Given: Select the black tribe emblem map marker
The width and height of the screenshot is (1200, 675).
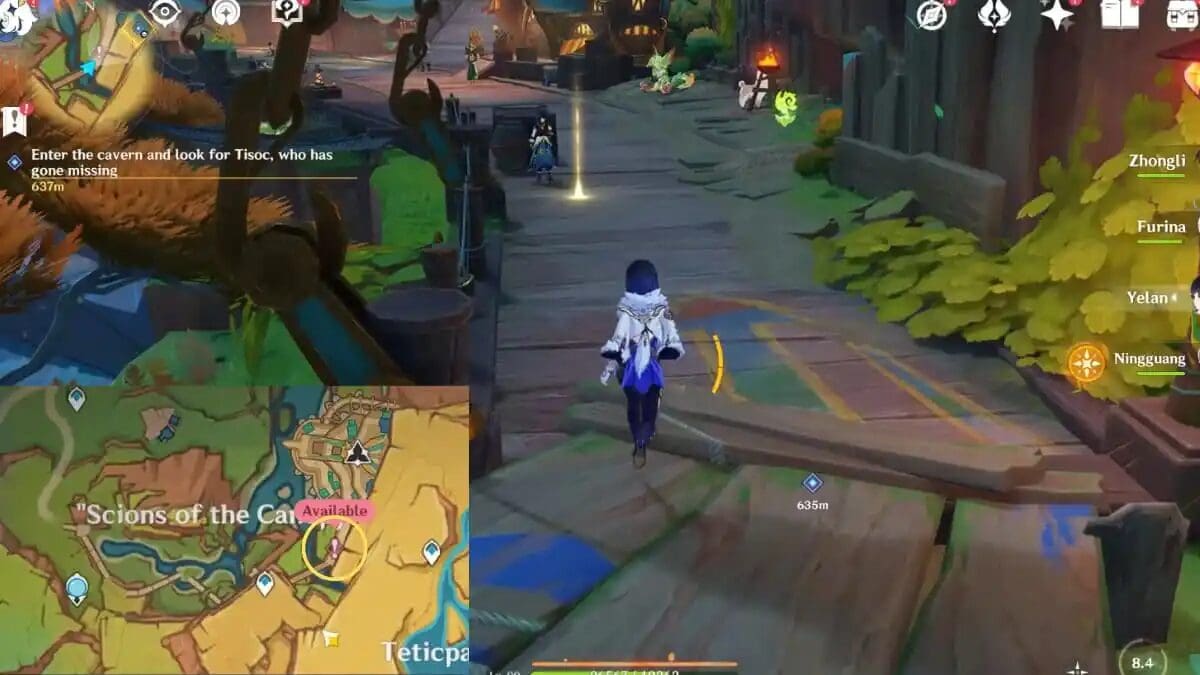Looking at the screenshot, I should pyautogui.click(x=356, y=453).
